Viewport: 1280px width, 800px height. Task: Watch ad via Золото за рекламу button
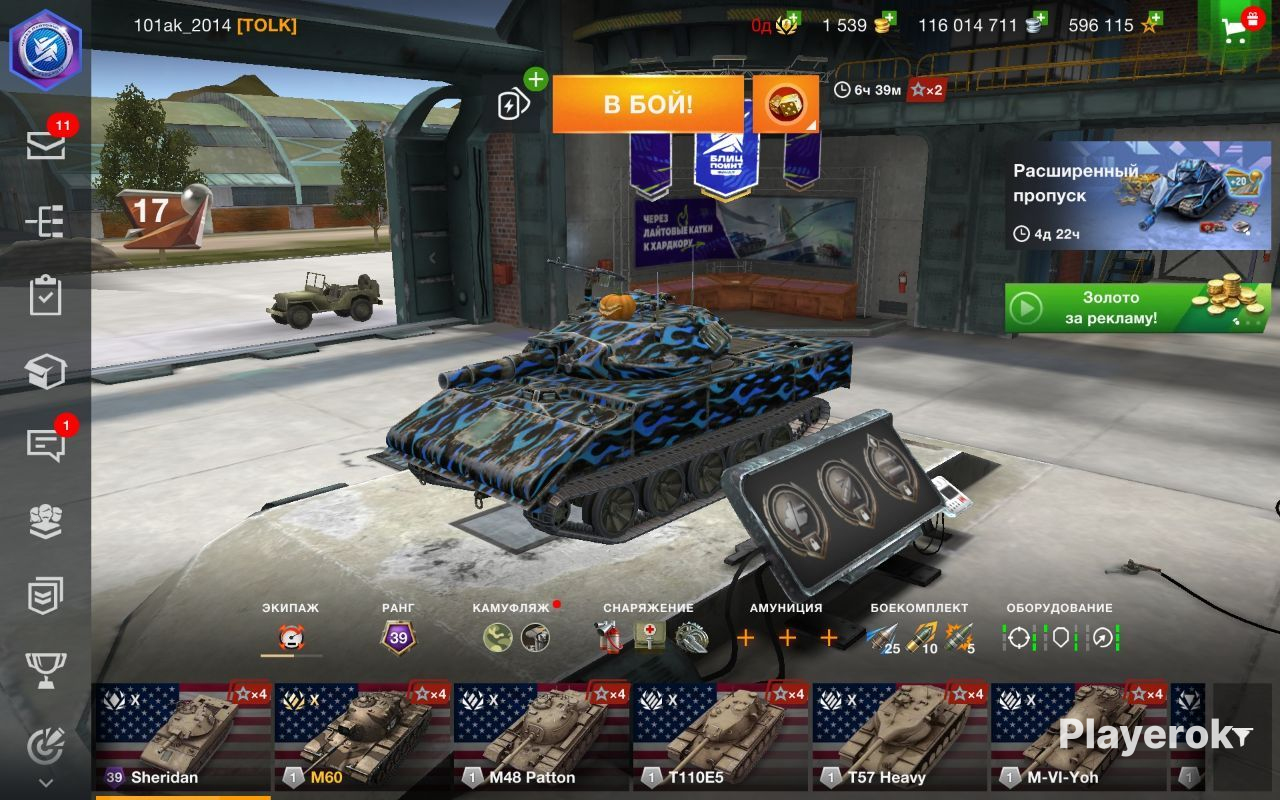point(1138,308)
